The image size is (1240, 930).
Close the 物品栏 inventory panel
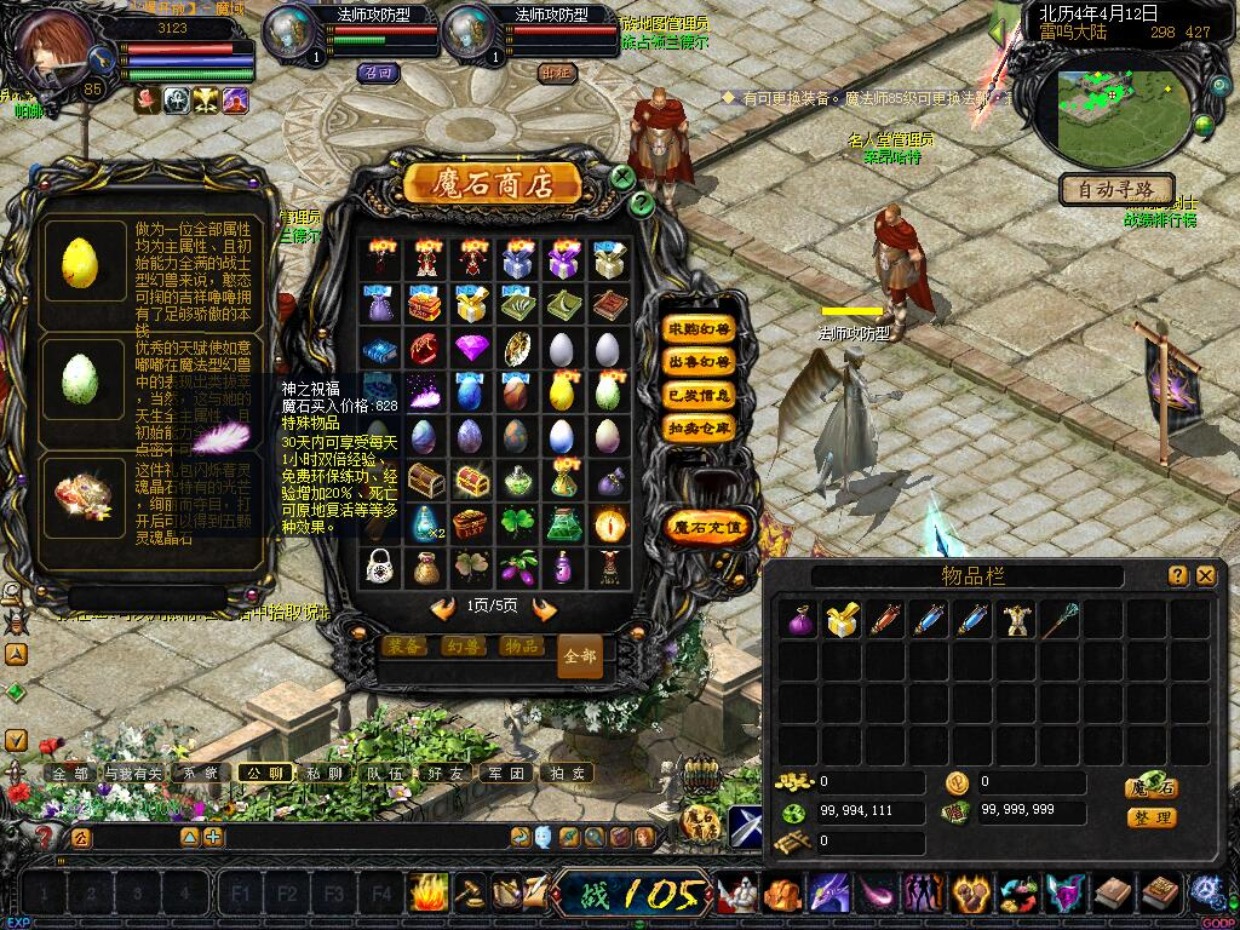[1206, 576]
